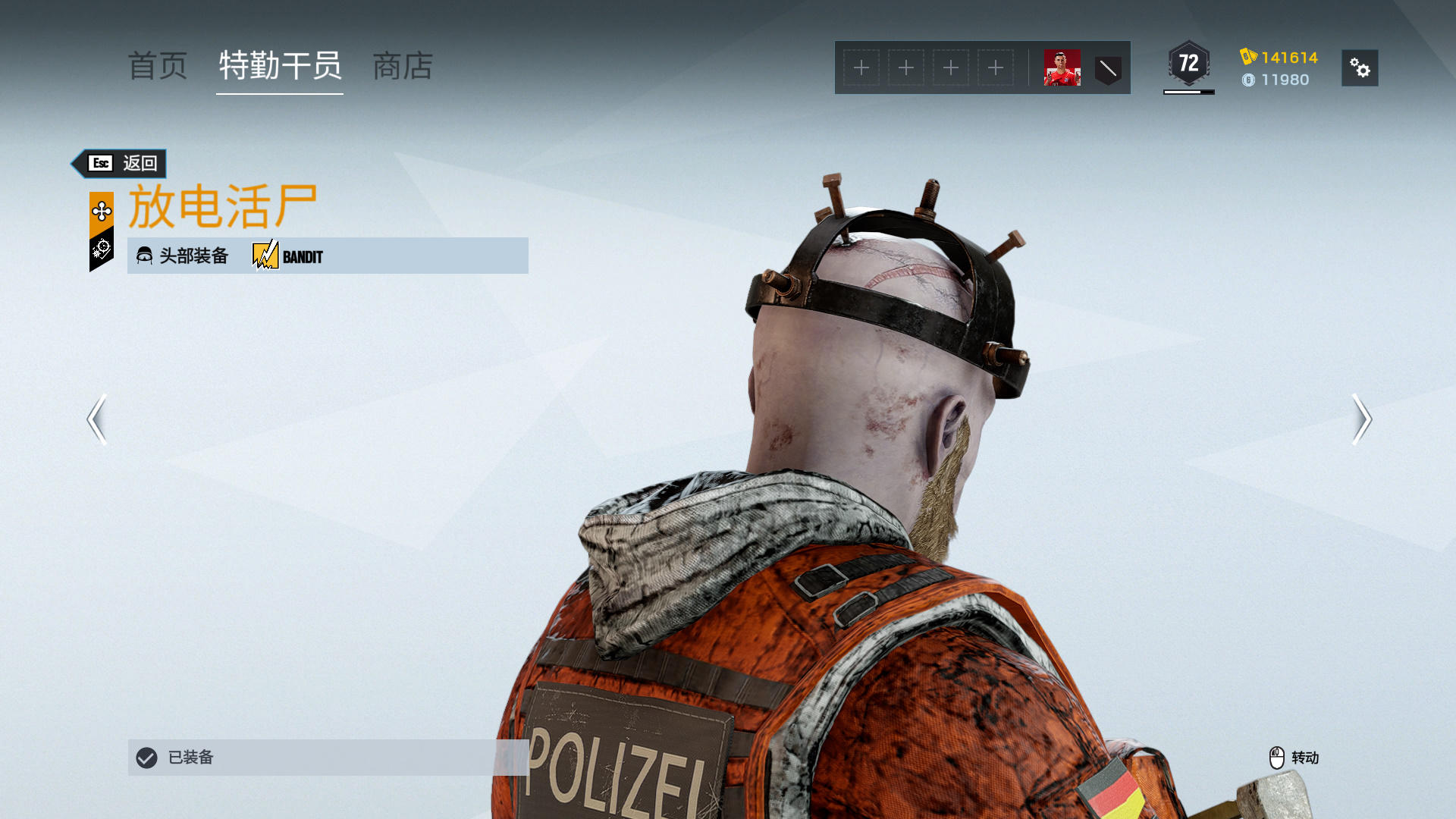Open the dark squad emblem next to avatar
The image size is (1456, 819).
click(1108, 69)
